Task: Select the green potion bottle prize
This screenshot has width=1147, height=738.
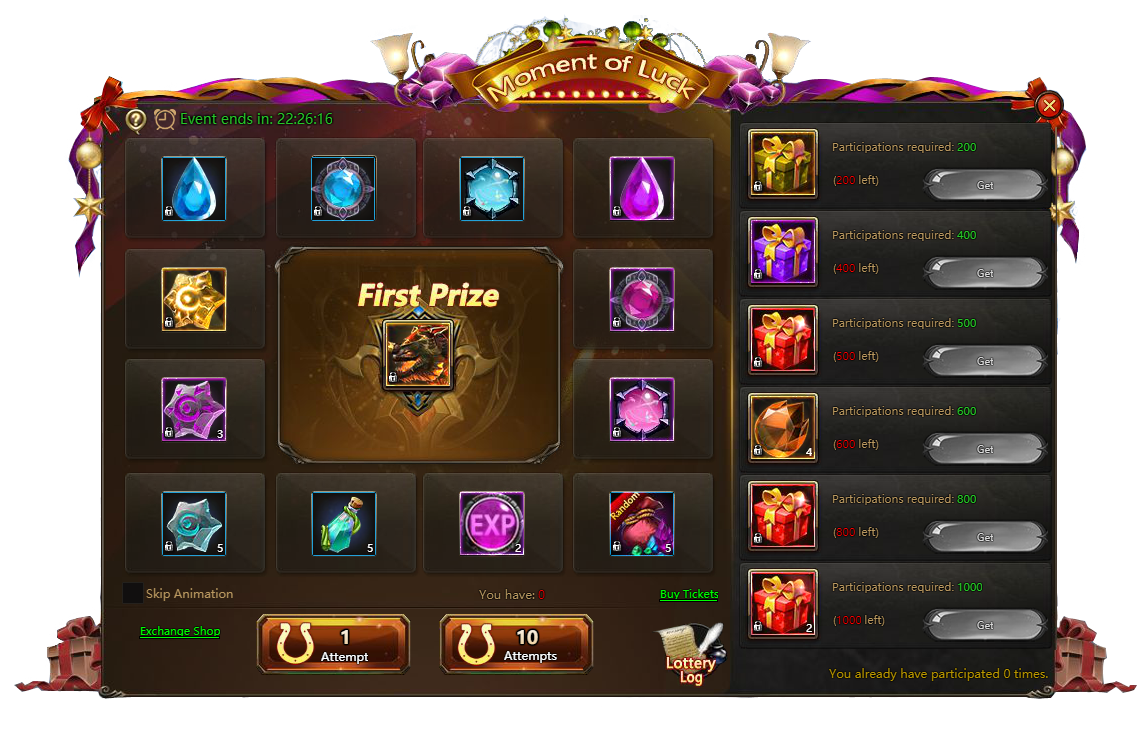Action: point(343,523)
